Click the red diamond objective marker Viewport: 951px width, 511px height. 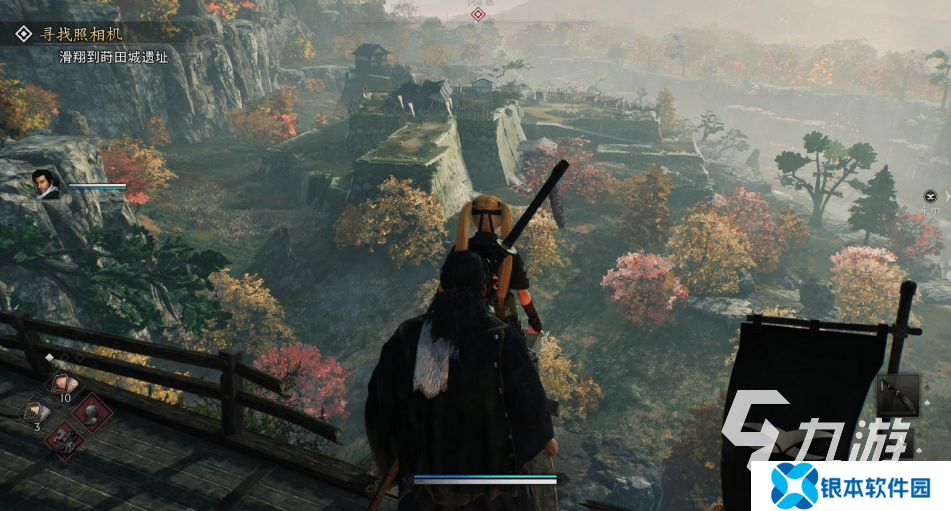[478, 14]
